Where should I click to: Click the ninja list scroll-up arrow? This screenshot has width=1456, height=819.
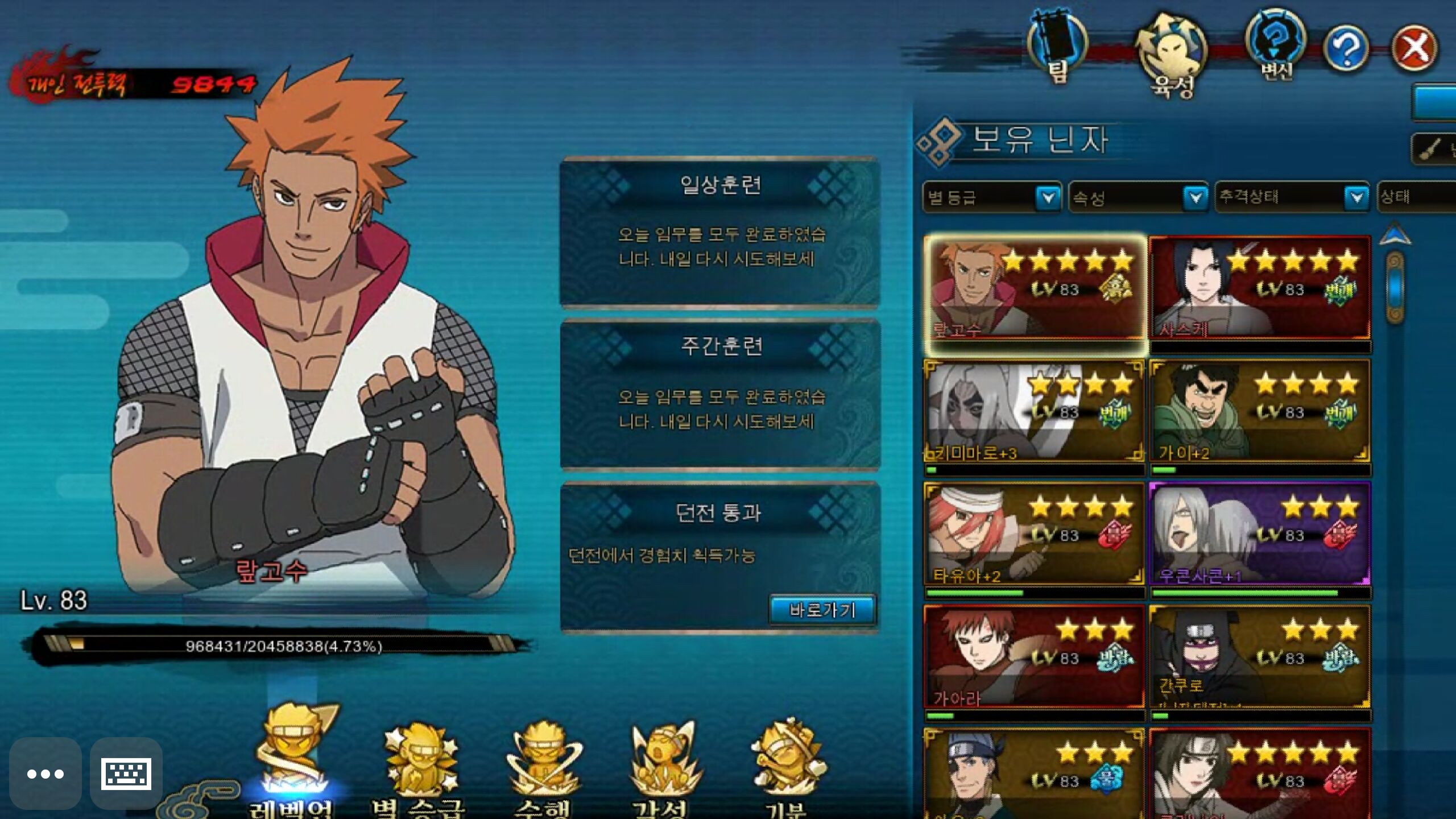click(1395, 234)
